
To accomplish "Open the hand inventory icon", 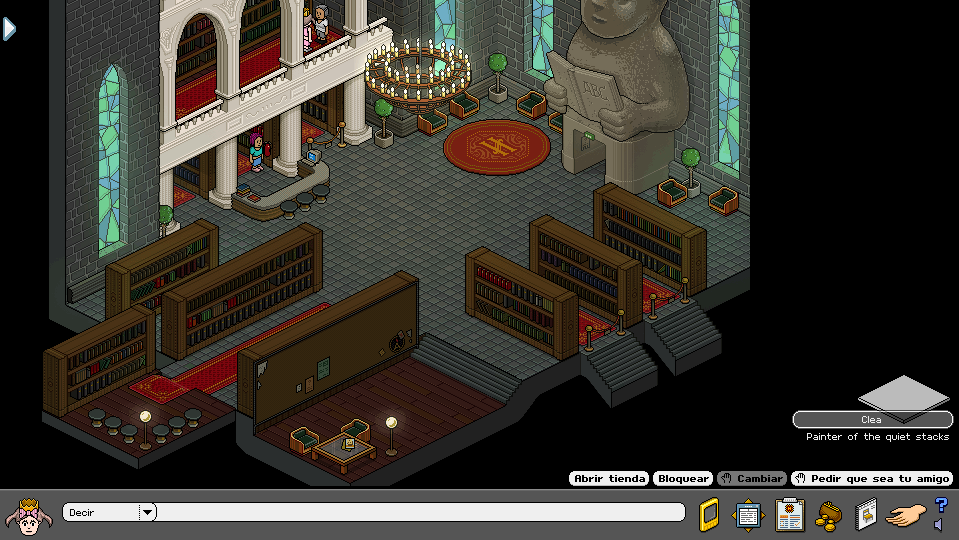I will (906, 515).
